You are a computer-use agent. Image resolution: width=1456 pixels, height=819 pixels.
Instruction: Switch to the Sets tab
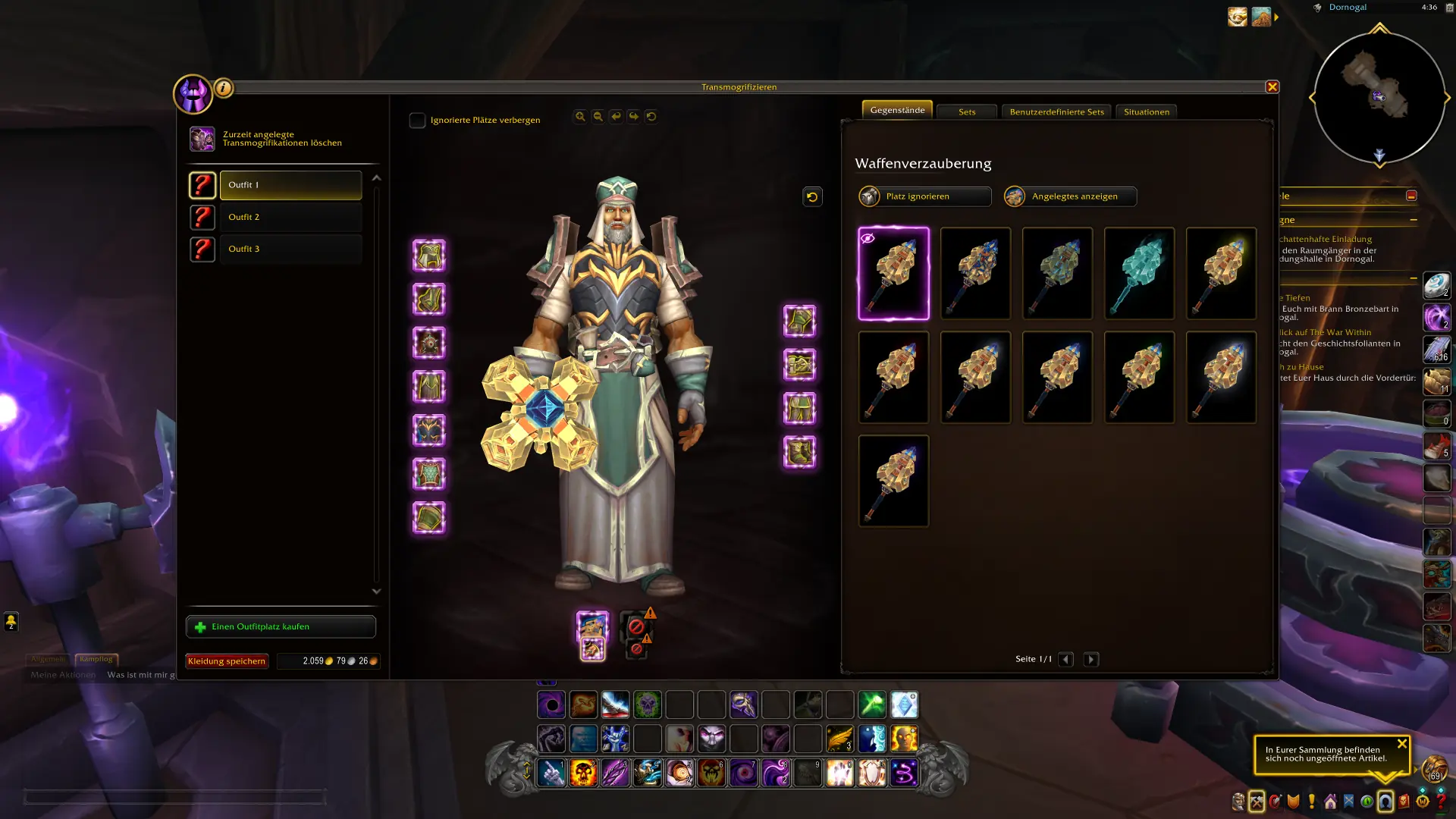pos(966,111)
